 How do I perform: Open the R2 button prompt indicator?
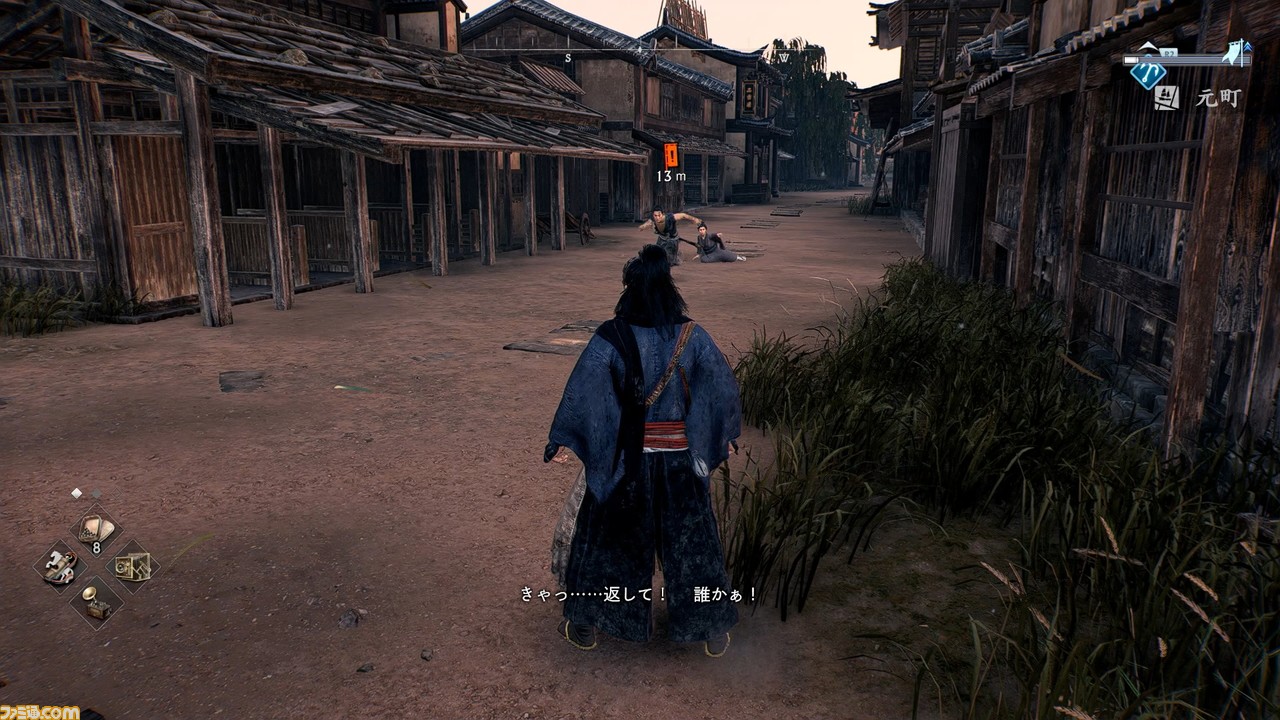(x=1168, y=52)
